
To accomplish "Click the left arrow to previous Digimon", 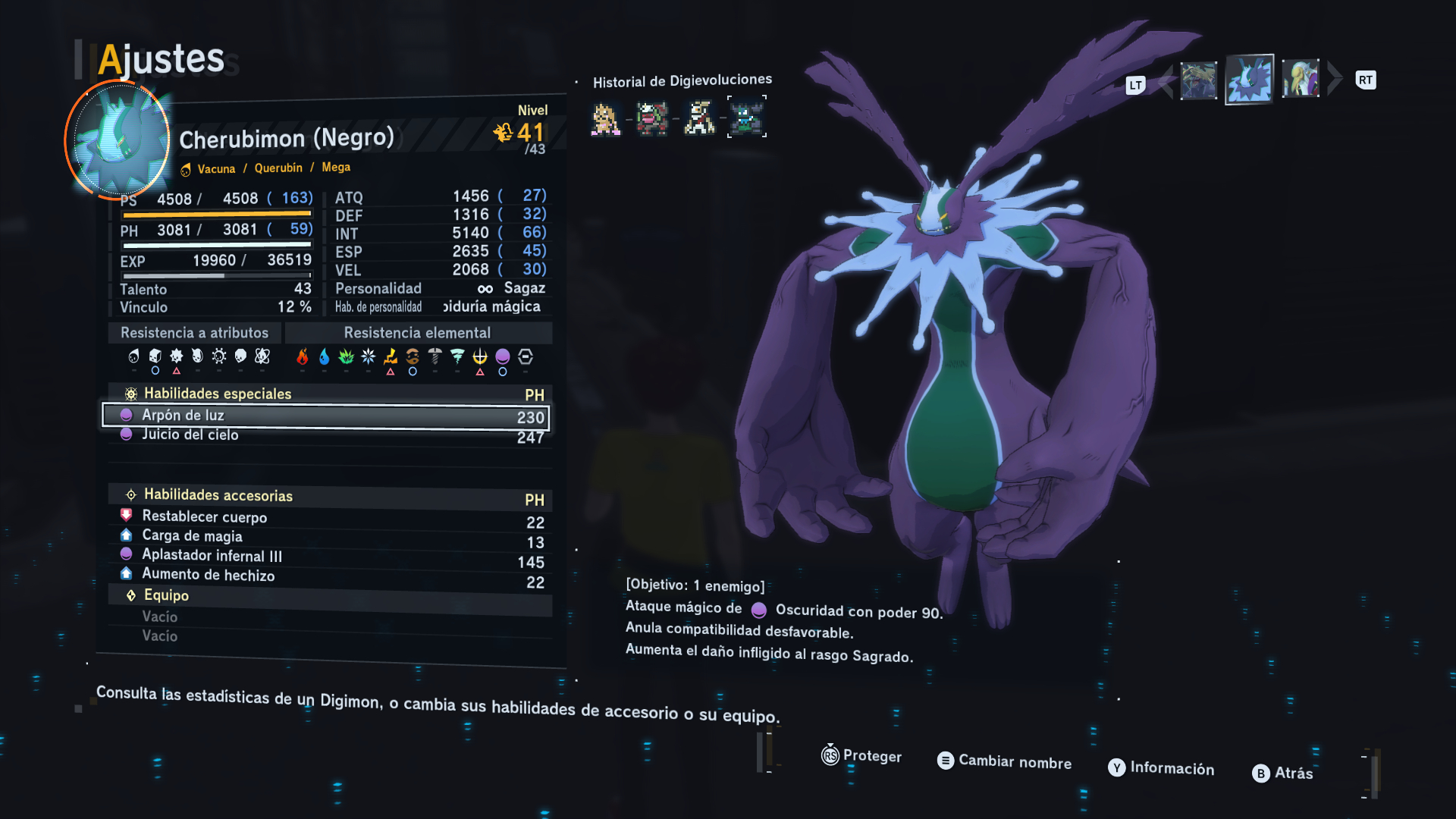I will 1166,82.
